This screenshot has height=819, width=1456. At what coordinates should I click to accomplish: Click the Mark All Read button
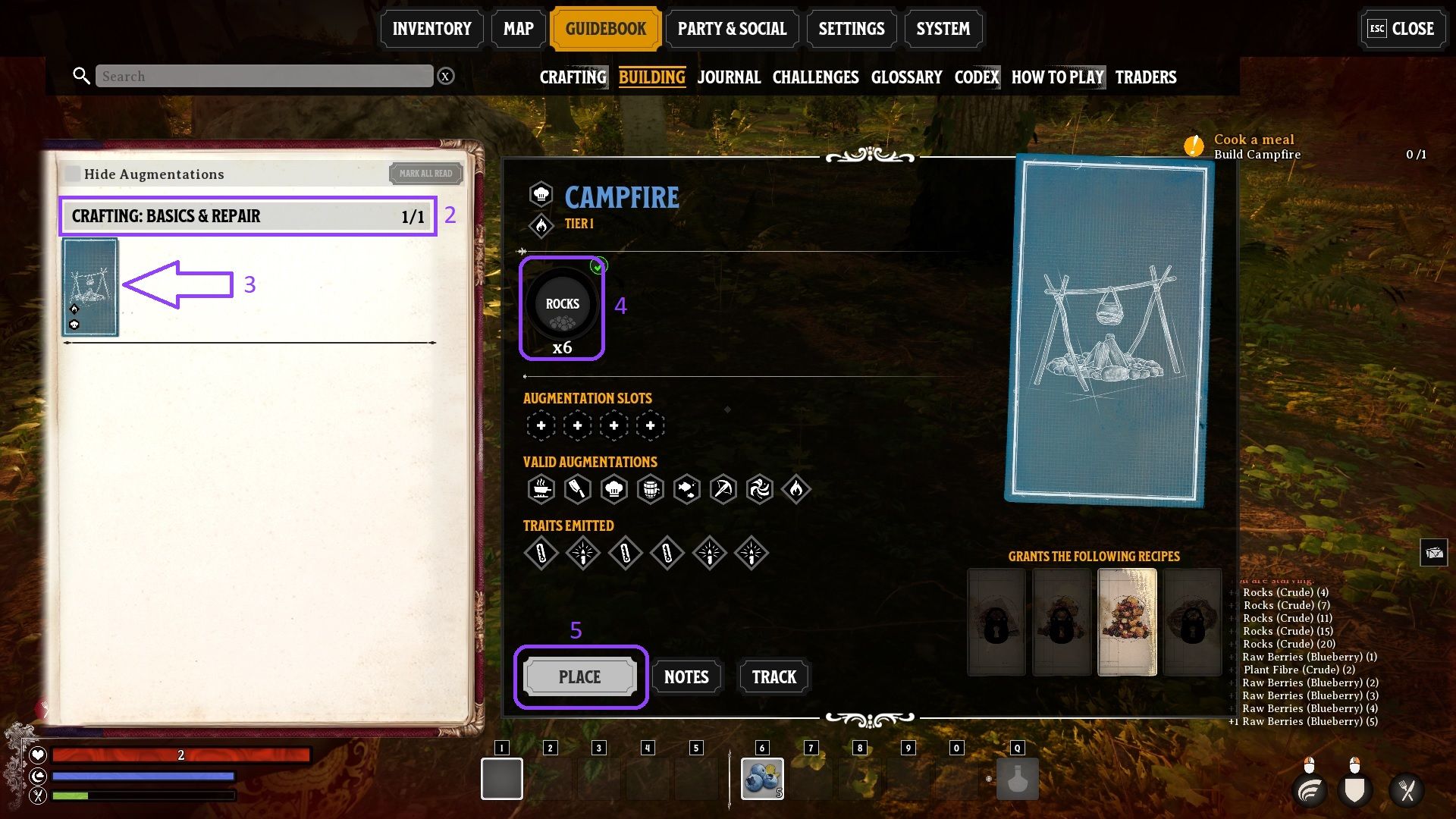point(425,174)
